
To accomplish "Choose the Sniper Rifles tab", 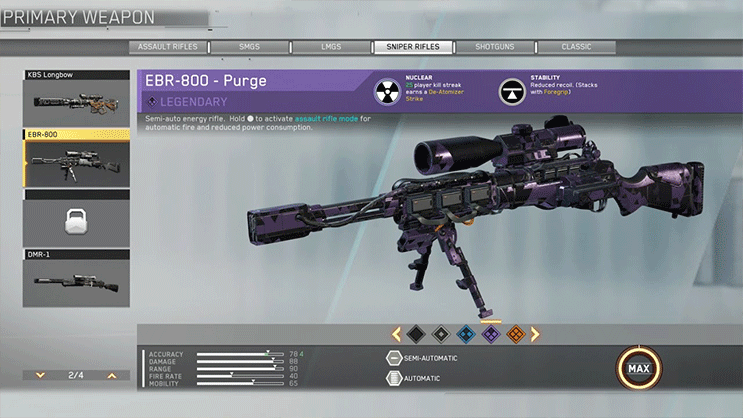I will (413, 47).
